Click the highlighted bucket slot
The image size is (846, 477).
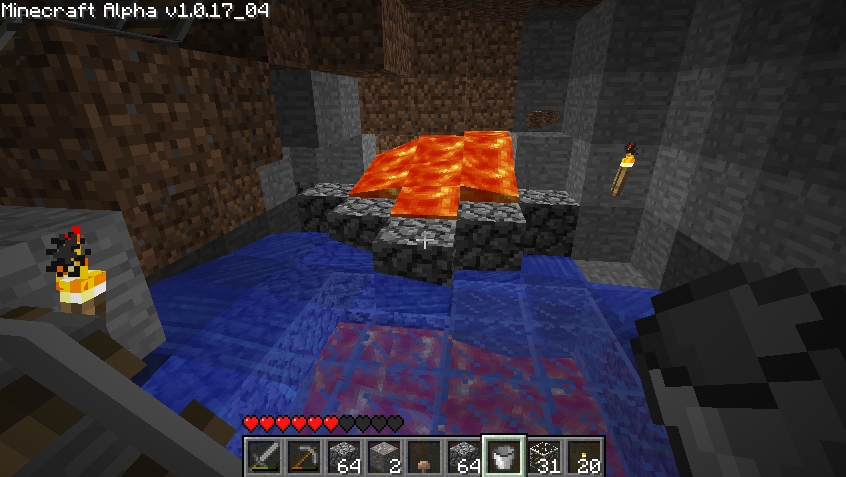coord(503,456)
